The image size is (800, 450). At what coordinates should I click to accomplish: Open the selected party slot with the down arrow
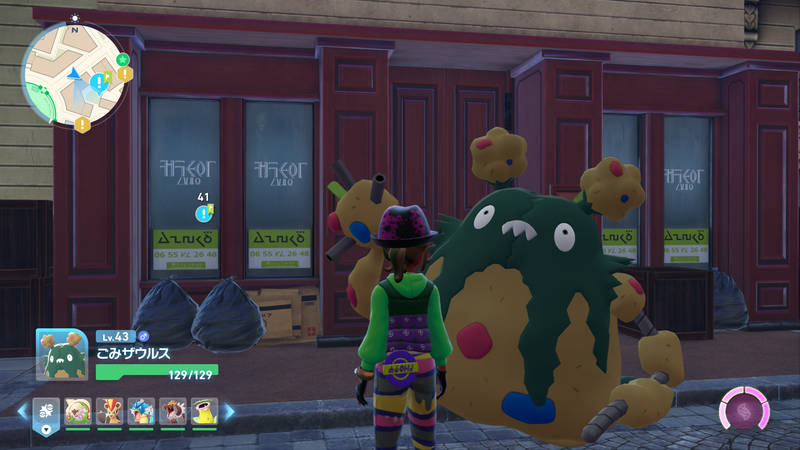tap(44, 429)
